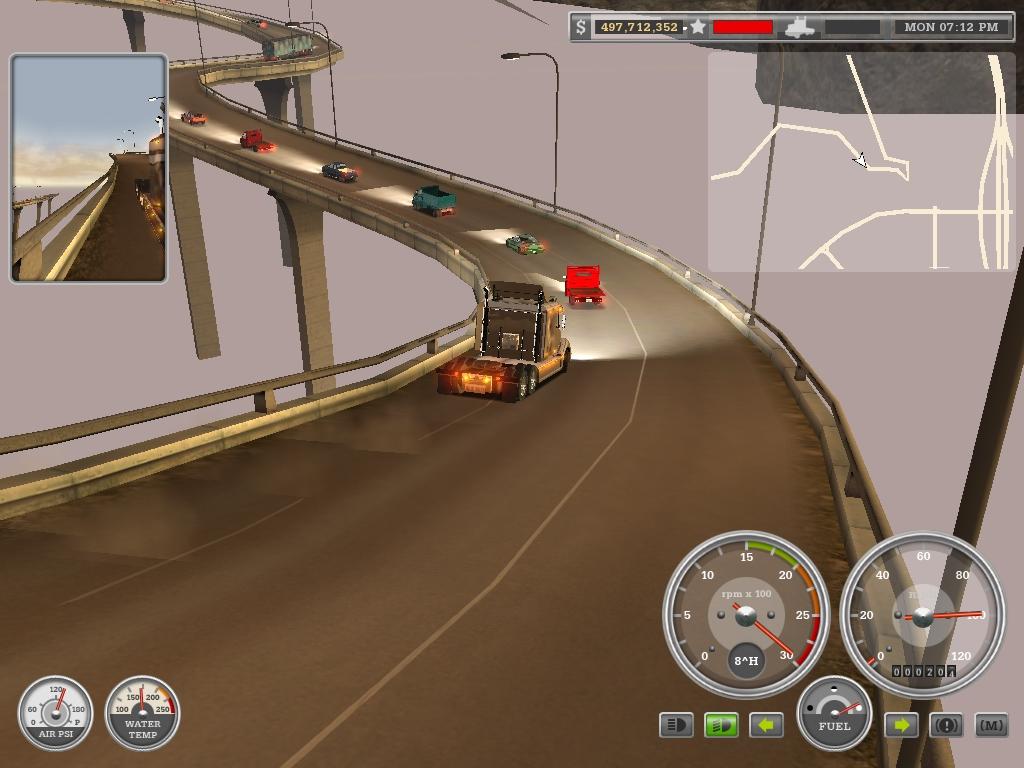
Task: Activate the right turn signal arrow
Action: pos(901,725)
